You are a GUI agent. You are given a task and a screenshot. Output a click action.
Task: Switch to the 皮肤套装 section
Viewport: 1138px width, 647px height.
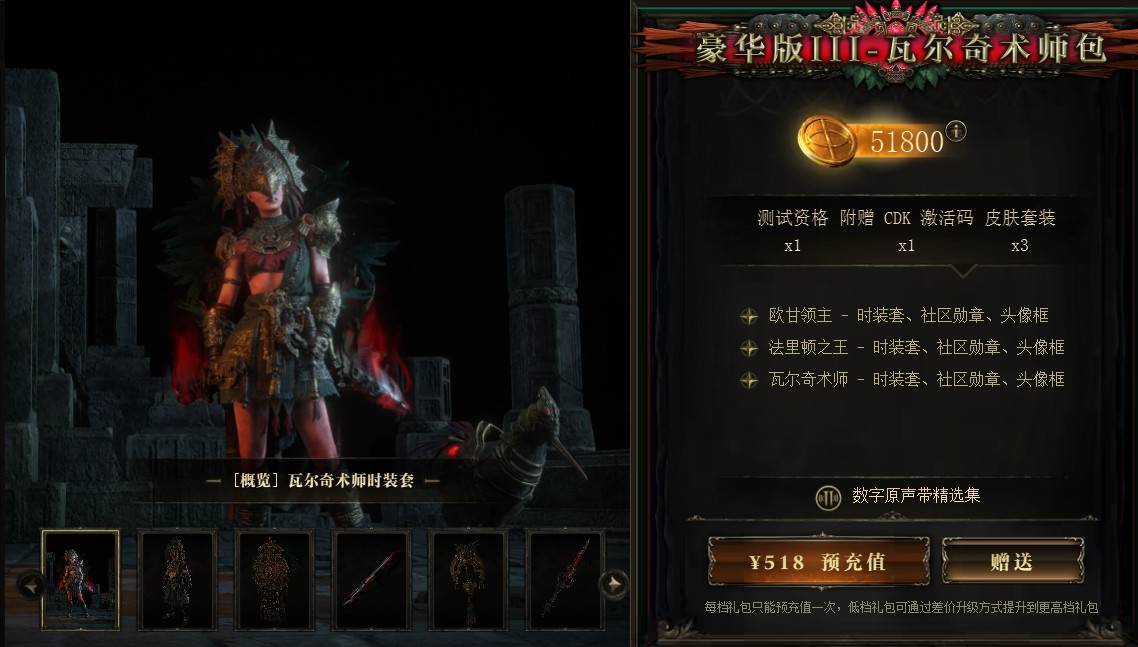pyautogui.click(x=1020, y=229)
